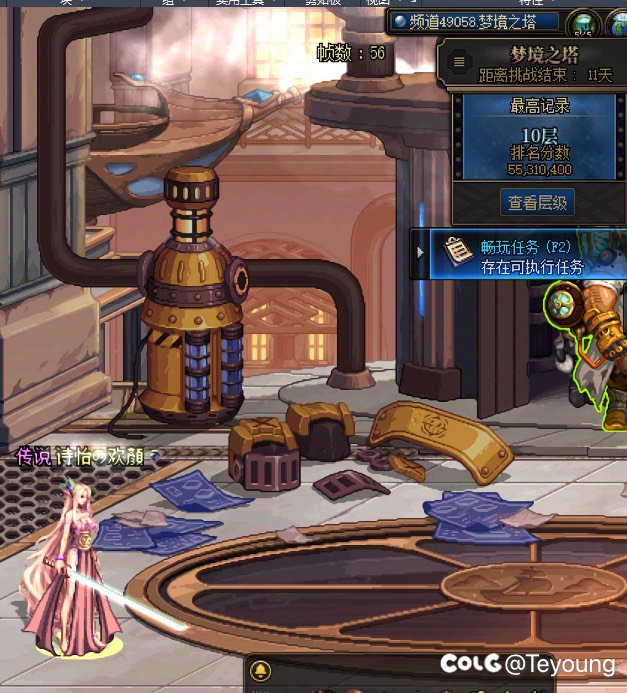Click the globe icon at top-right edge
The image size is (627, 693).
pos(617,23)
